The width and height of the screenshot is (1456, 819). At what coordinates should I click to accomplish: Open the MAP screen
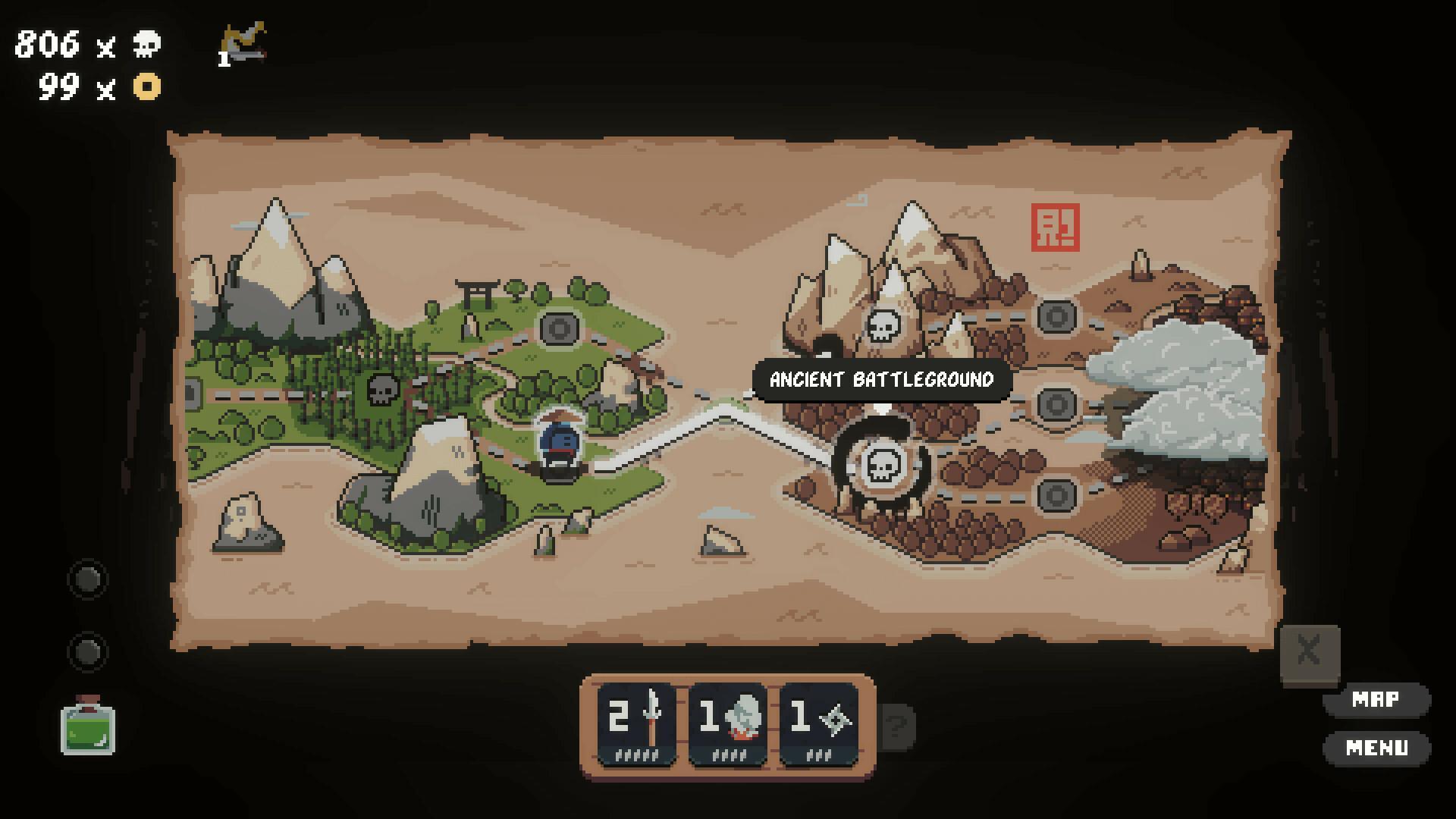1378,699
